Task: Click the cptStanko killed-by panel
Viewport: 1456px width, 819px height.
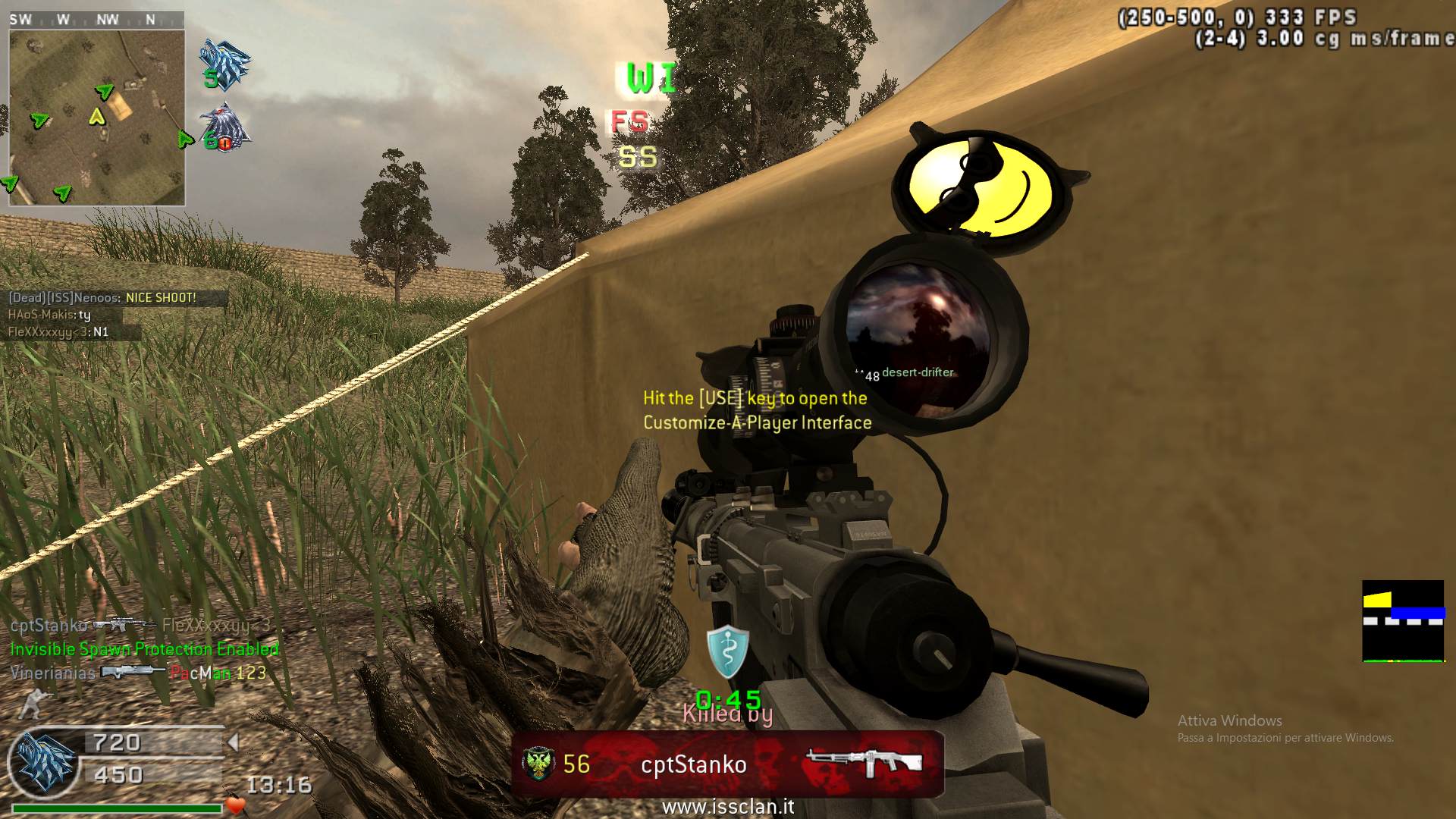Action: [727, 764]
